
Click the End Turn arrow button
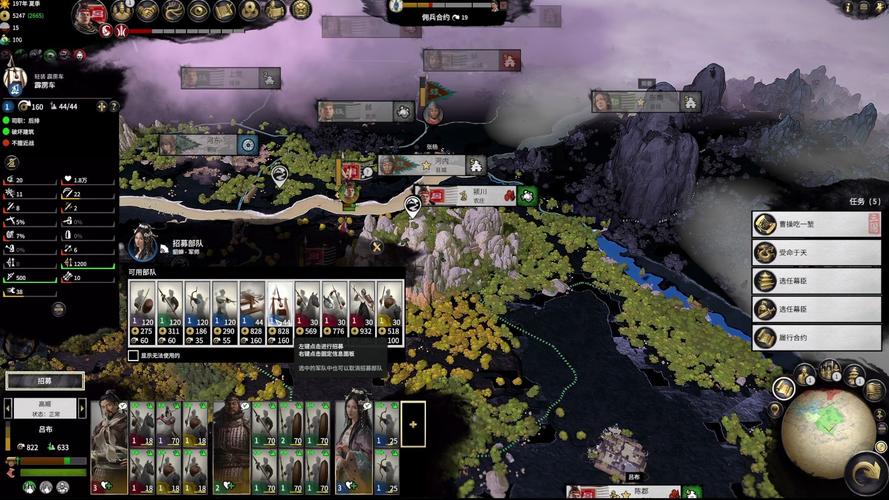(864, 473)
